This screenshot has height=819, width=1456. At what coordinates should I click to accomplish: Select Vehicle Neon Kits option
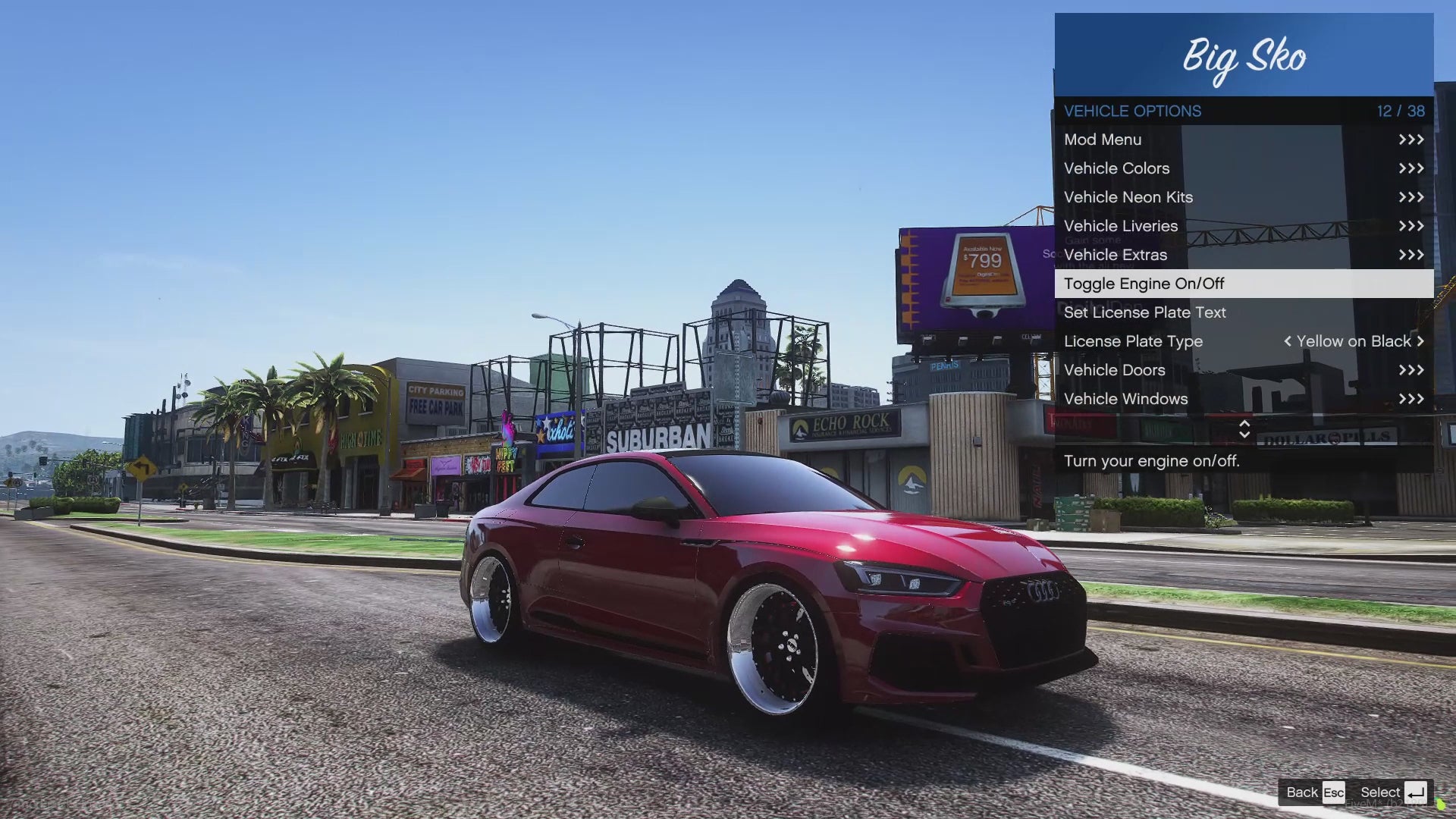pyautogui.click(x=1244, y=197)
